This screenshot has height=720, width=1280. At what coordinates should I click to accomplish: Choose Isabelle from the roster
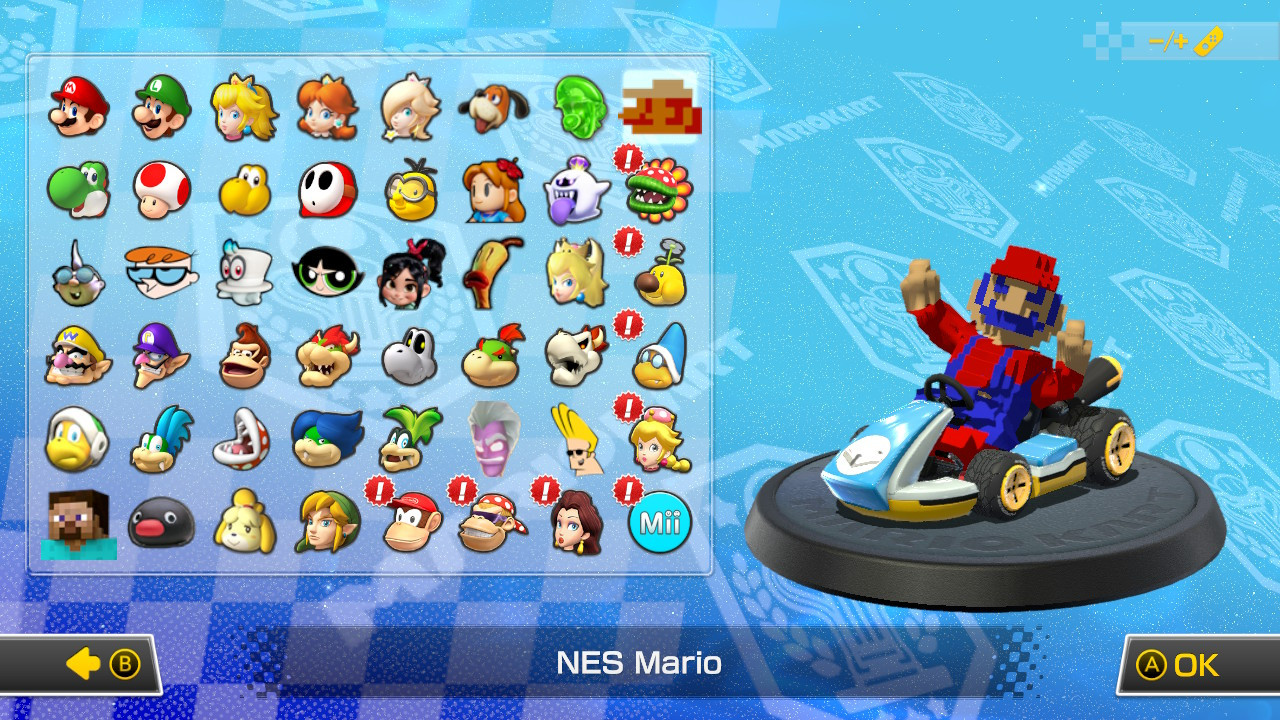(x=242, y=525)
